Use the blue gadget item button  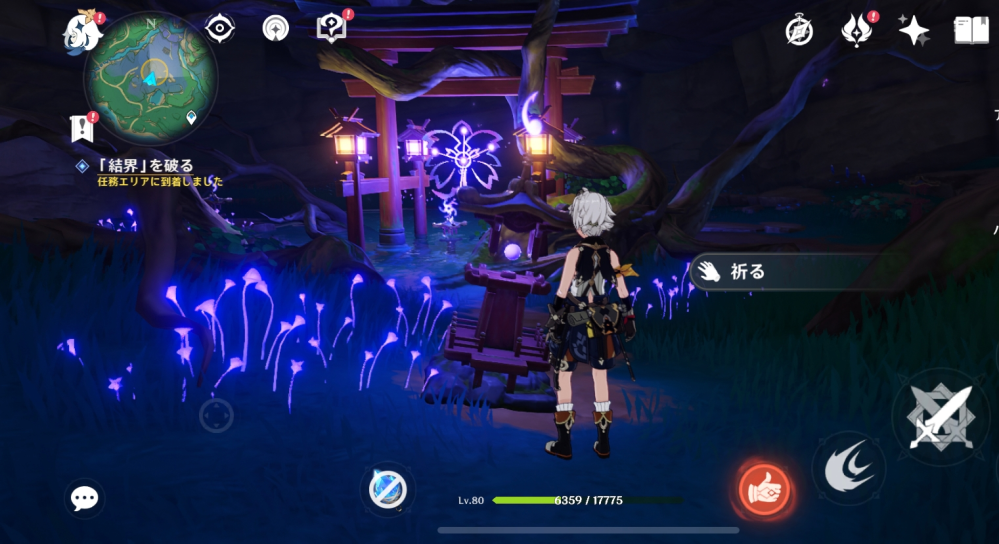coord(386,489)
